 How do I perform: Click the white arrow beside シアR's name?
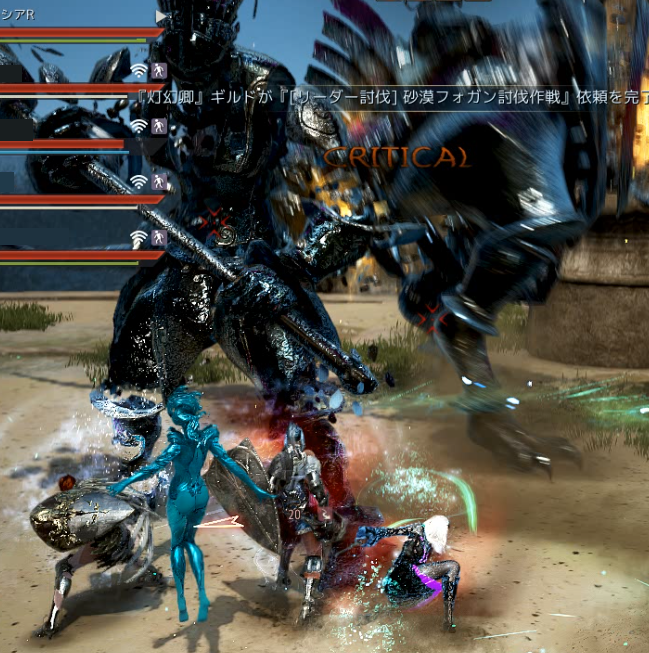pyautogui.click(x=160, y=16)
